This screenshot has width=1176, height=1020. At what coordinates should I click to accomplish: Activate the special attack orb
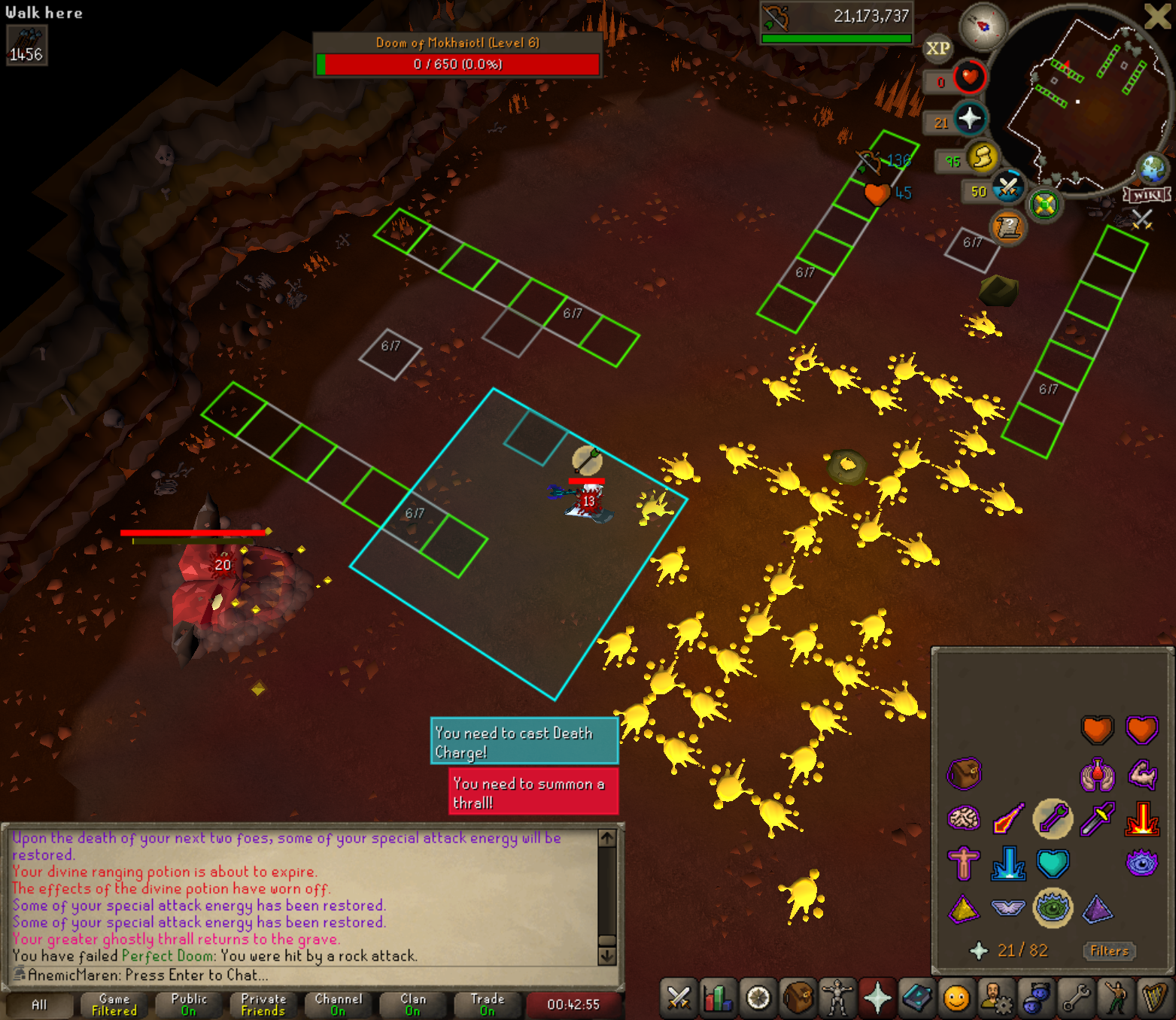[x=1007, y=188]
